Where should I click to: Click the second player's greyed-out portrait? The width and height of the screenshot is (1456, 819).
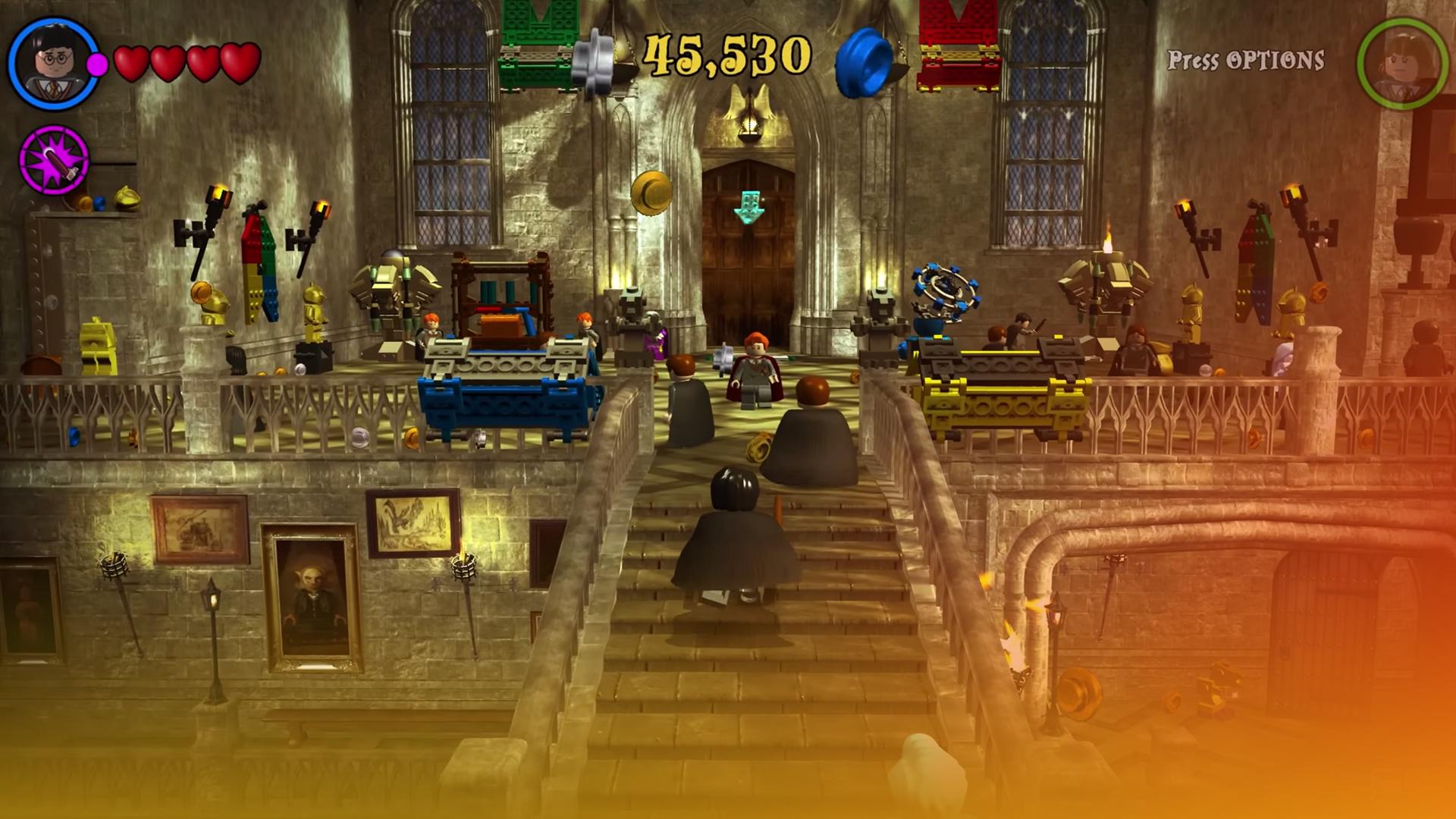1401,63
